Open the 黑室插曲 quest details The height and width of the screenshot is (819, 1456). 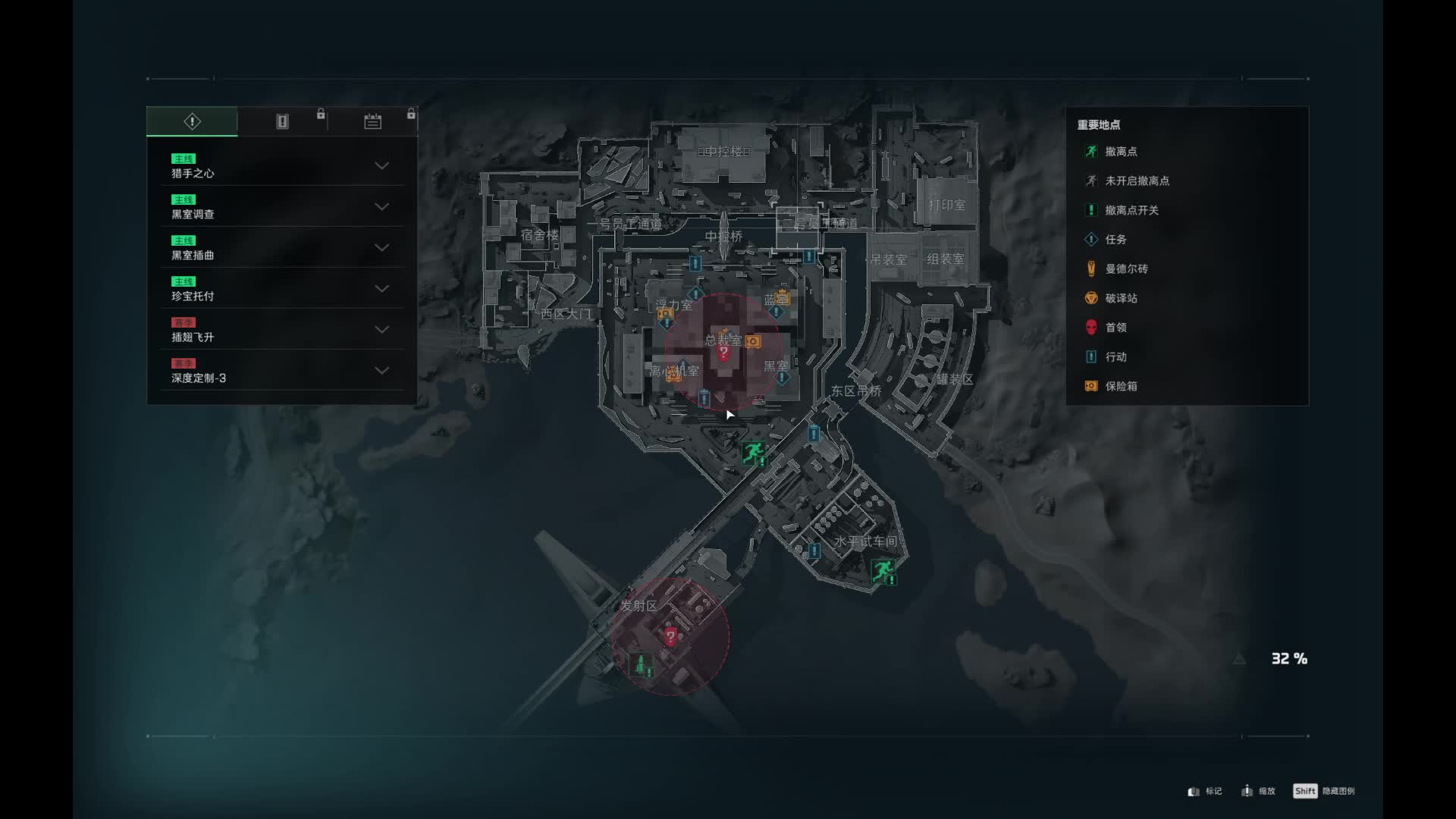coord(281,248)
